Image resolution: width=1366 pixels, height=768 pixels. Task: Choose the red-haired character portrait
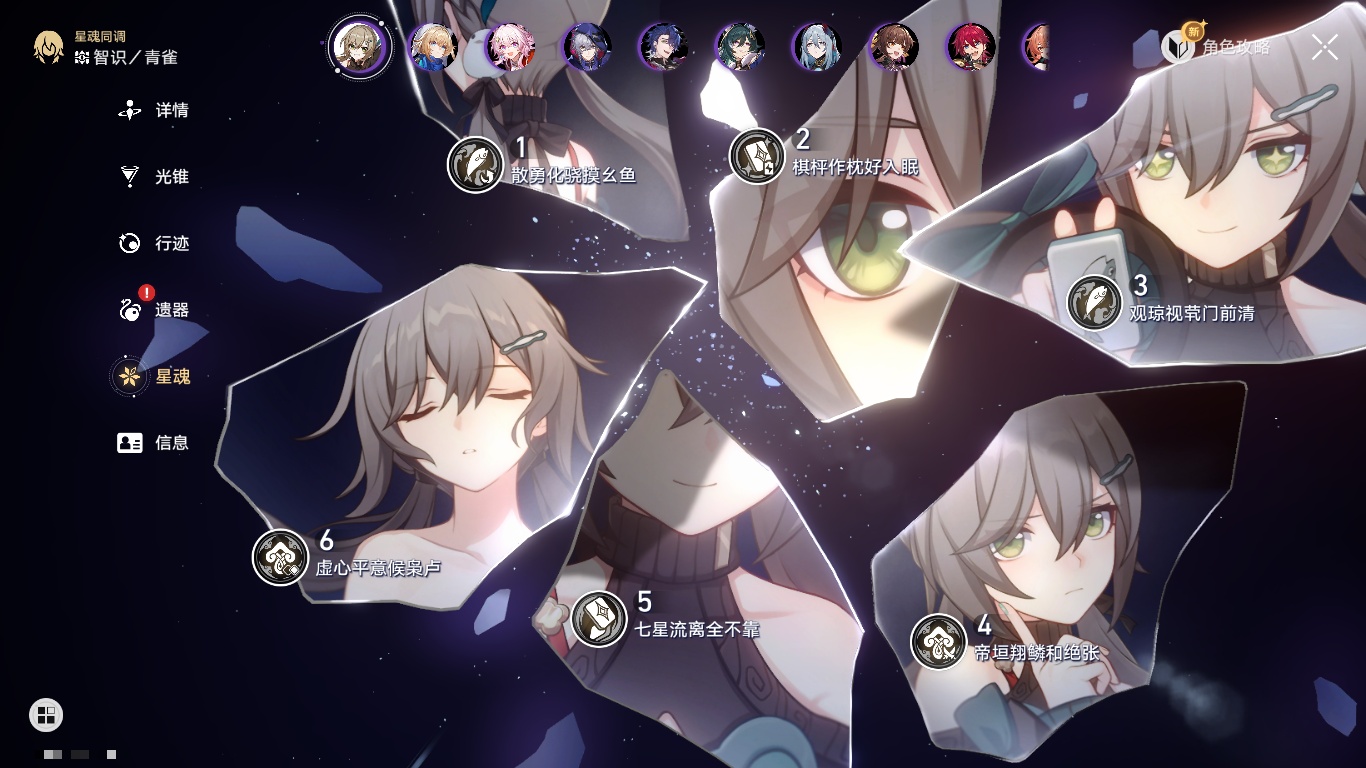click(x=971, y=47)
